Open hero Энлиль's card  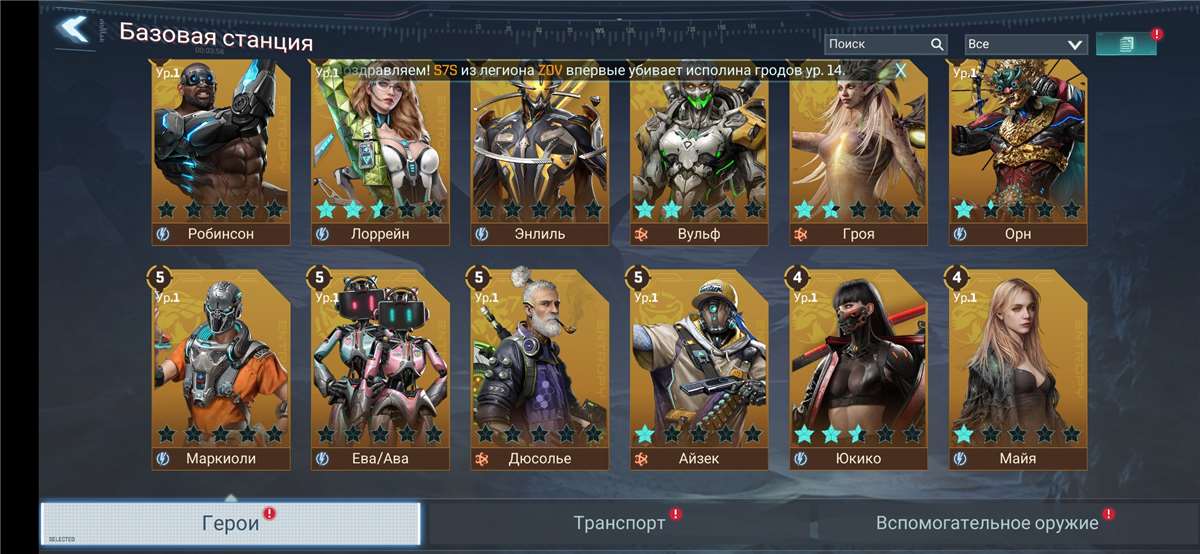click(x=540, y=150)
